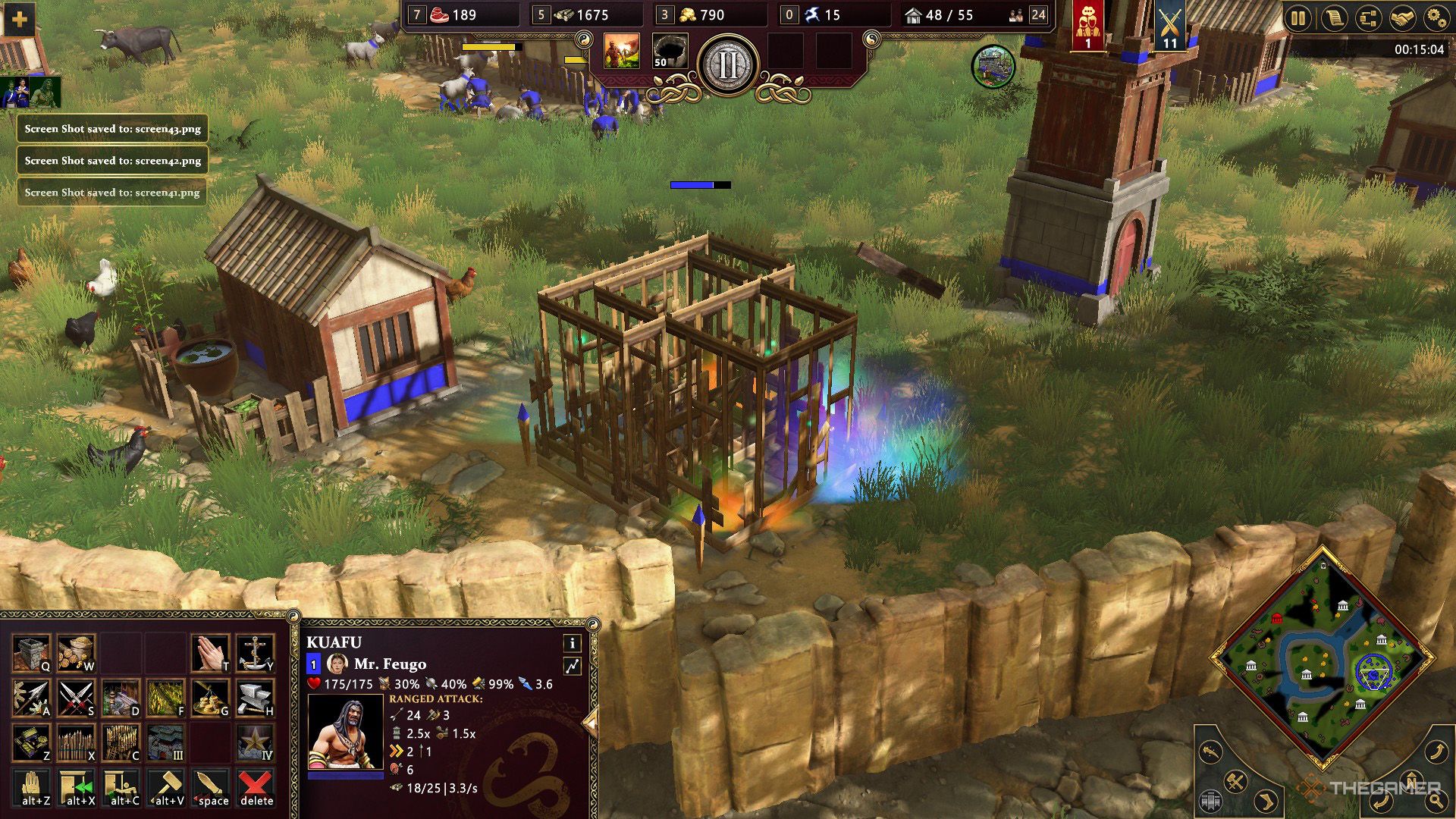
Task: Select the Pray action icon (T)
Action: coord(210,652)
